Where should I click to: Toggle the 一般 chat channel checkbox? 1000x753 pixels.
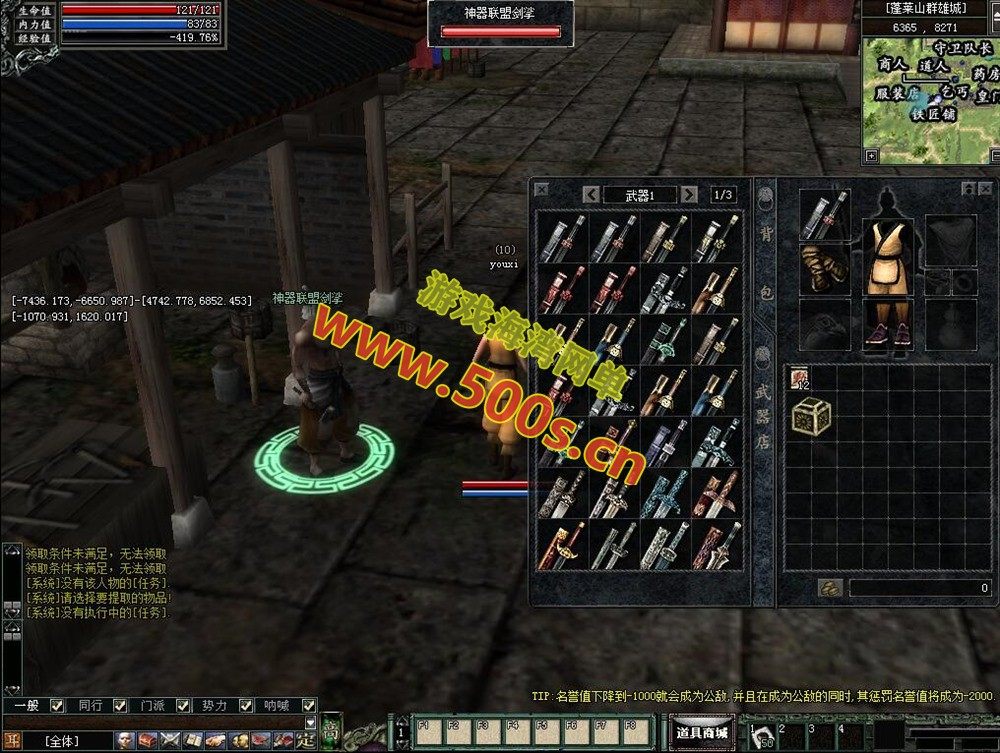(57, 705)
